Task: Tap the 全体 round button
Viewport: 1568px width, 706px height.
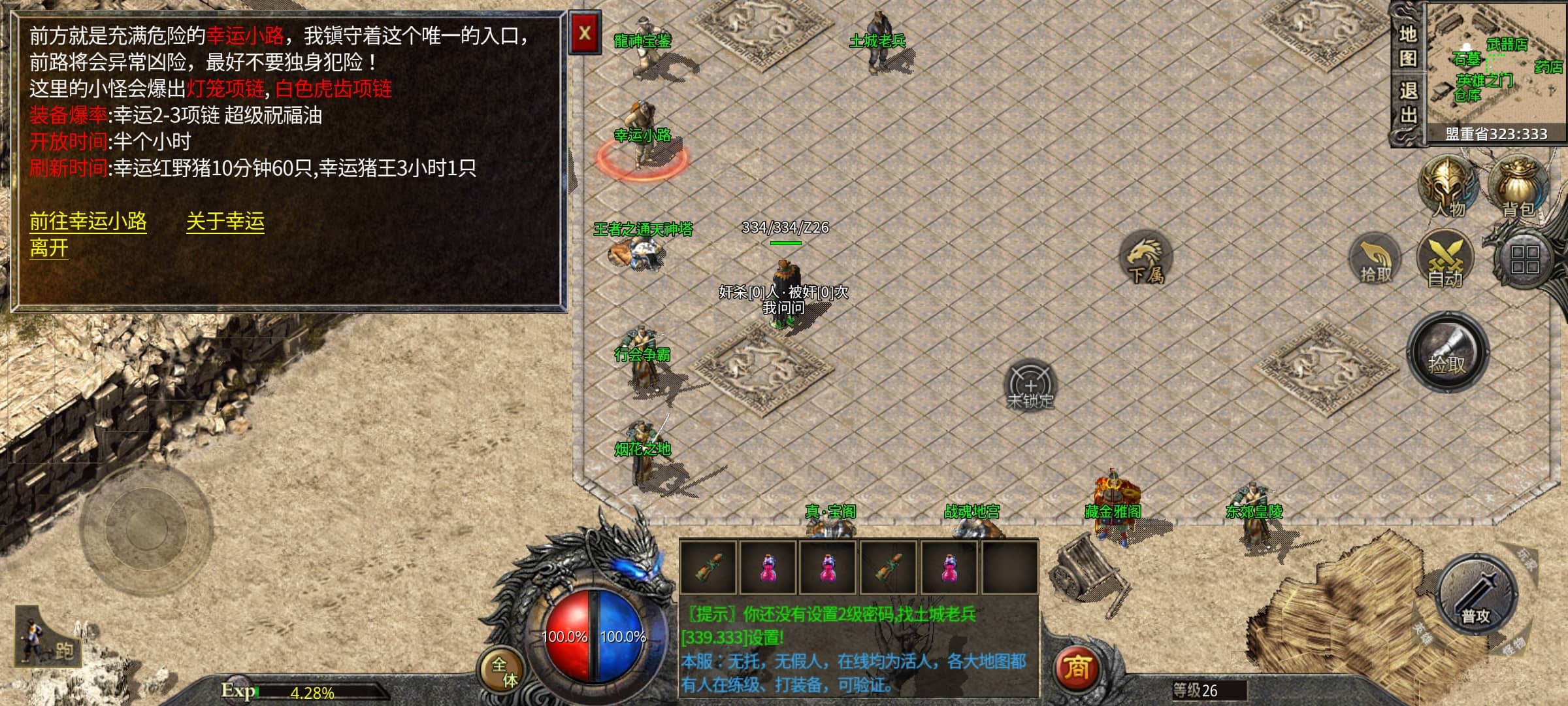Action: [504, 671]
